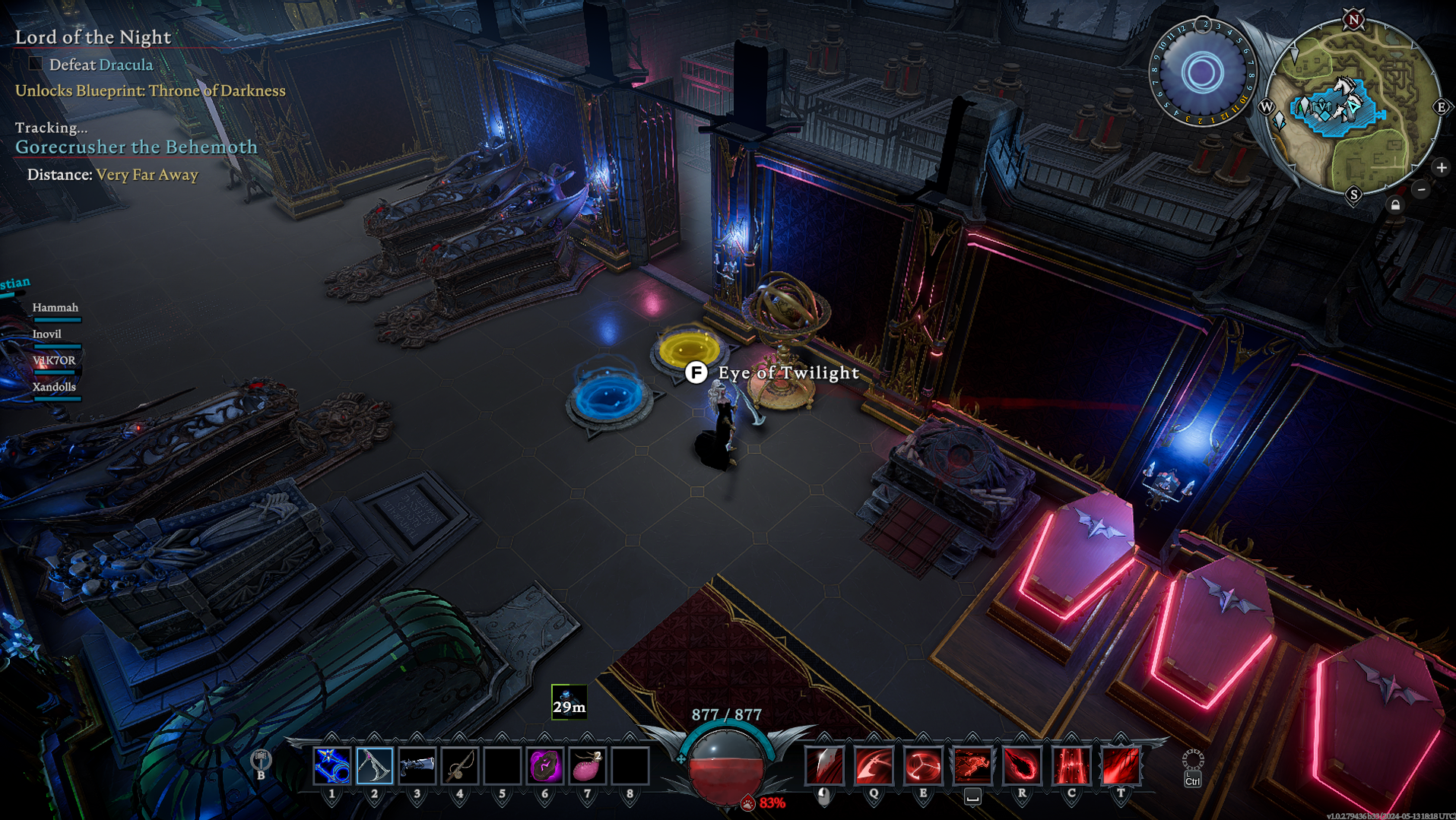Activate the red blade primary attack icon
This screenshot has height=820, width=1456.
point(824,765)
